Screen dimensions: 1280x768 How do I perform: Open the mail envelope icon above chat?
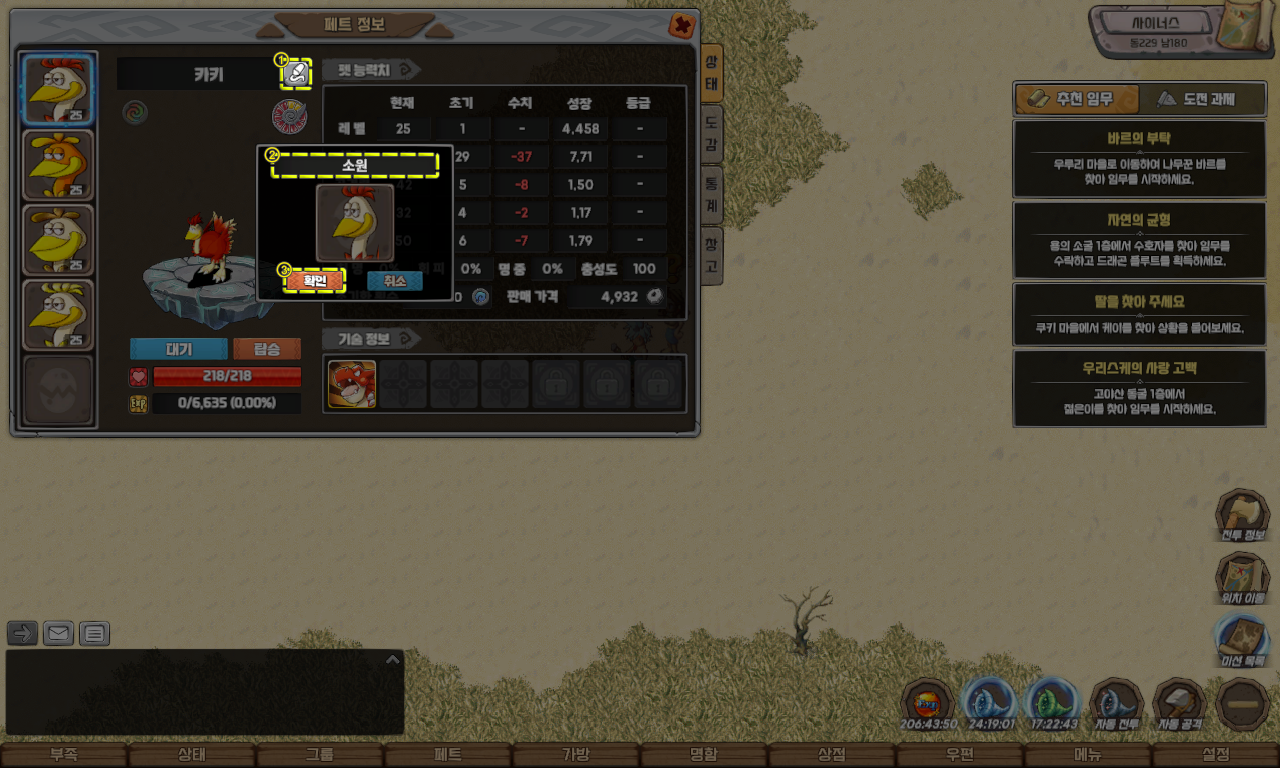pyautogui.click(x=59, y=633)
